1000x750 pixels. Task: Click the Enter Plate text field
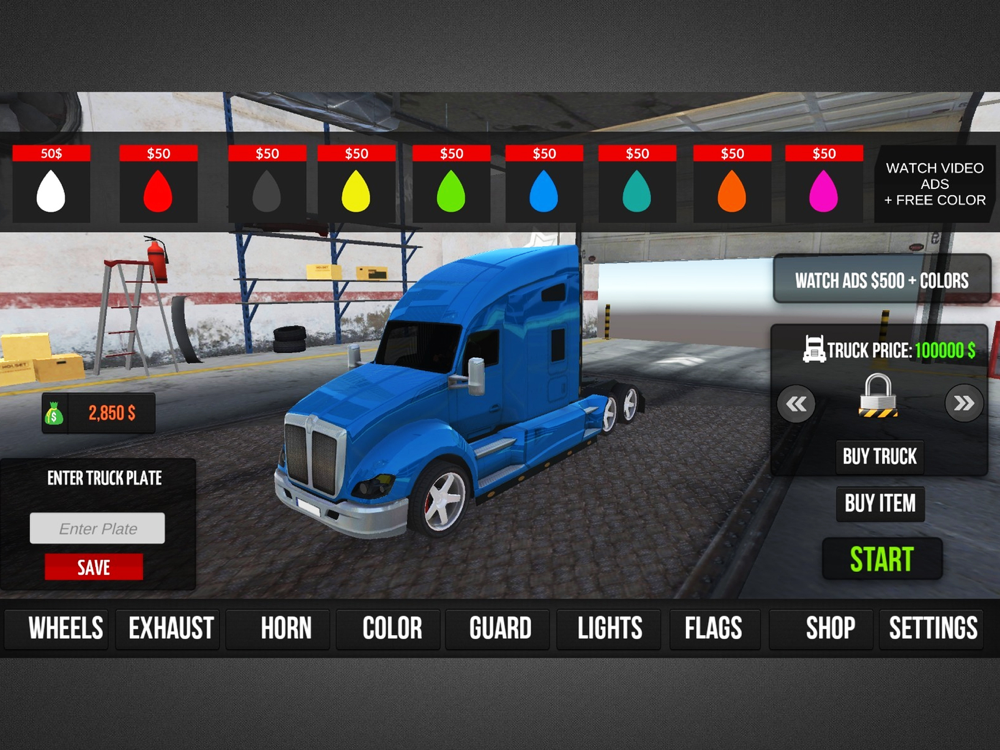point(98,529)
